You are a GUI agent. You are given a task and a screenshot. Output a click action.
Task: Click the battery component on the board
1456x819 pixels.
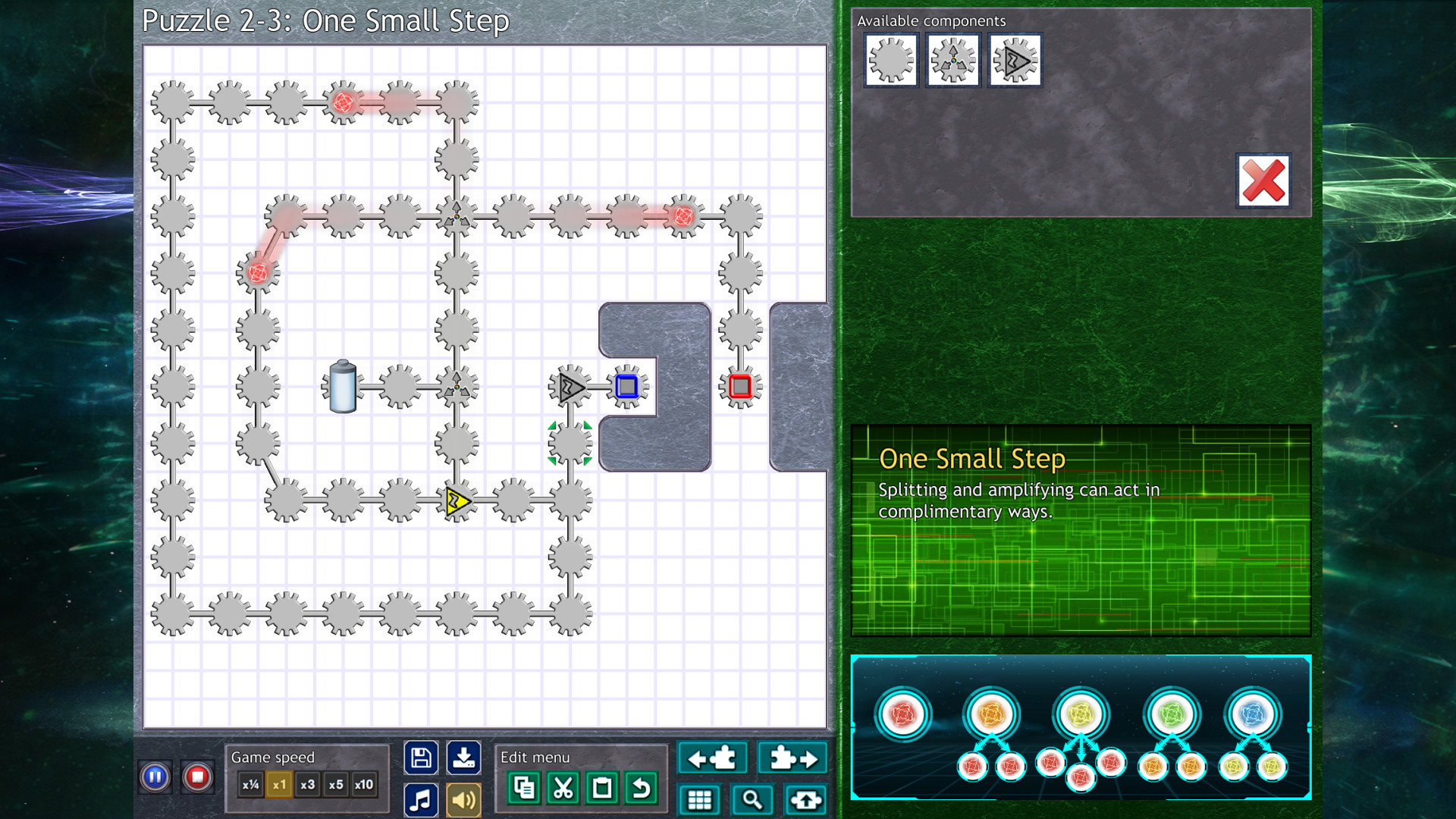(x=341, y=387)
